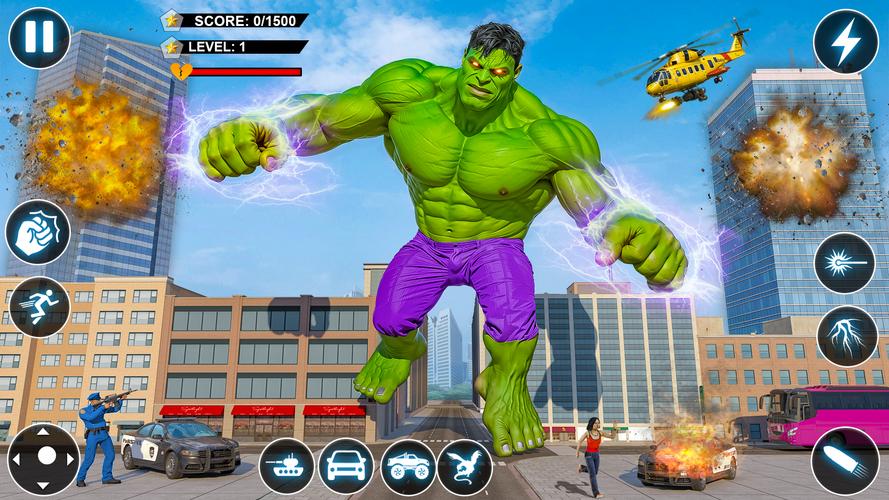Image resolution: width=889 pixels, height=500 pixels.
Task: Activate the punch fist attack
Action: (x=38, y=232)
